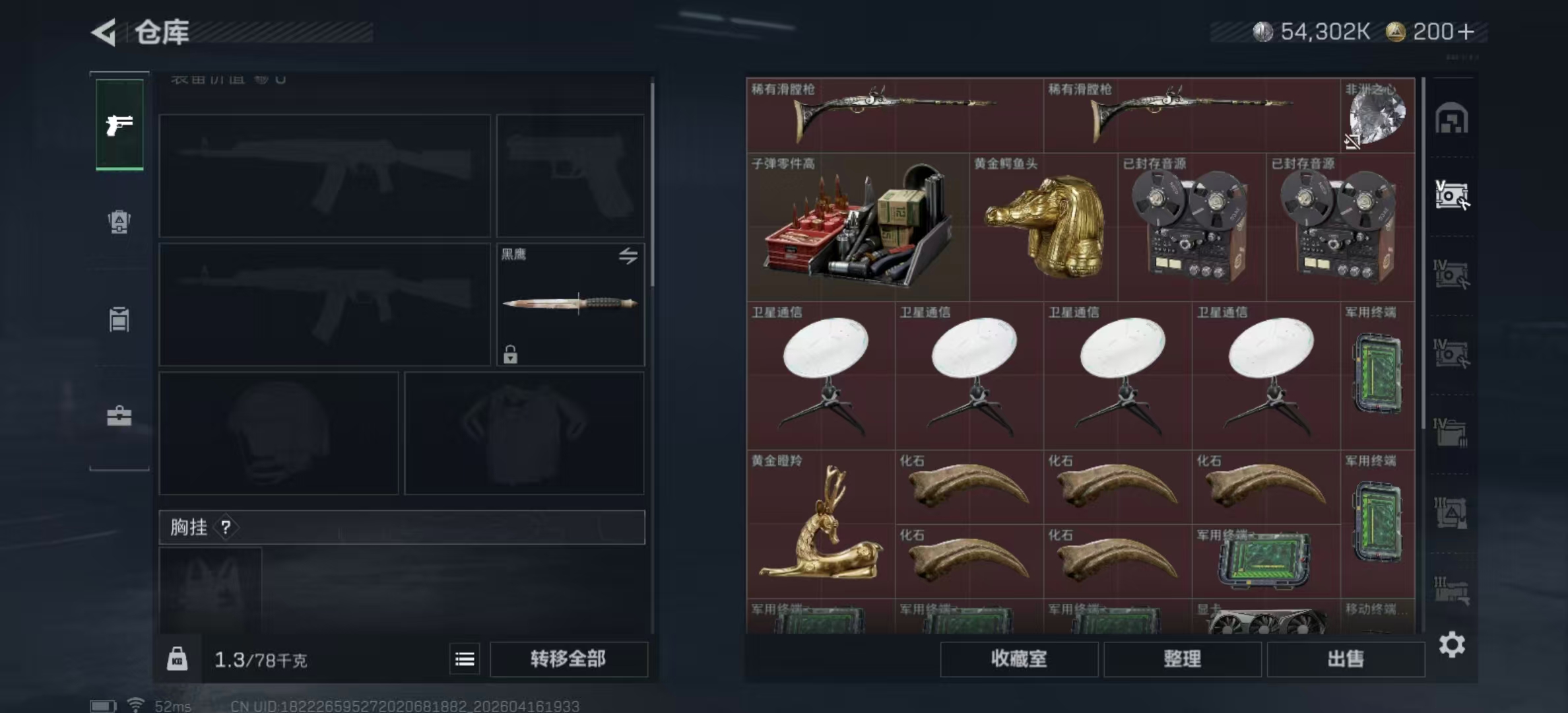Click the question mark next to 胸挂
The image size is (1568, 713).
pyautogui.click(x=226, y=527)
